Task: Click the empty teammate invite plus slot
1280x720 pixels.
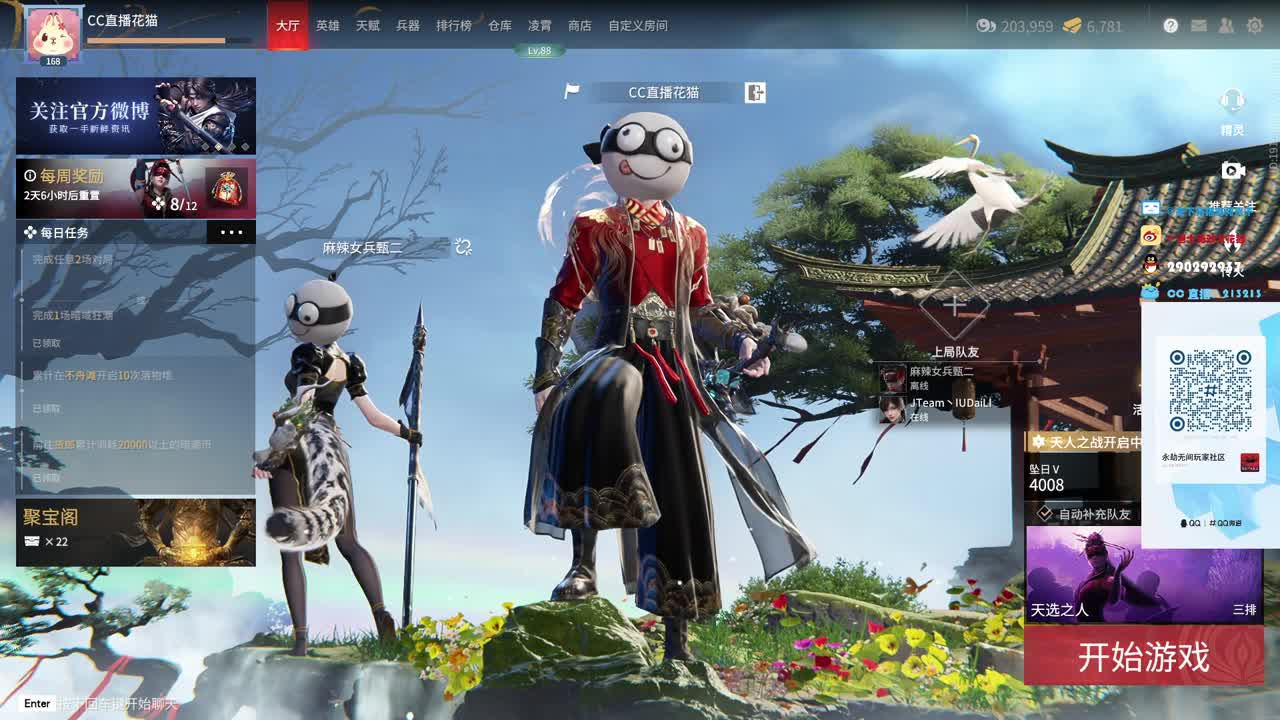Action: point(954,305)
